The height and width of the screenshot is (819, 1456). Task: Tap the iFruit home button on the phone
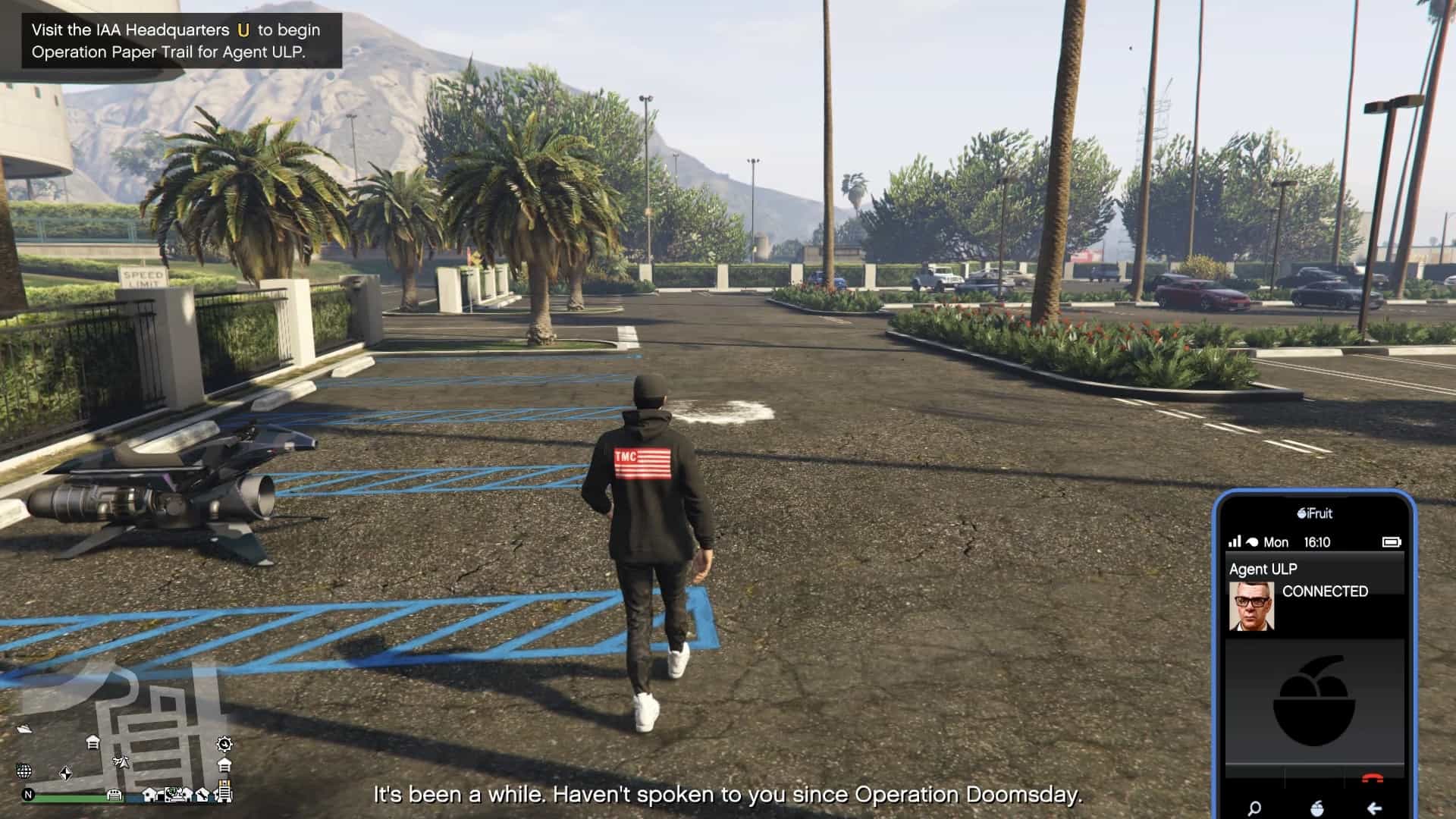pos(1317,808)
